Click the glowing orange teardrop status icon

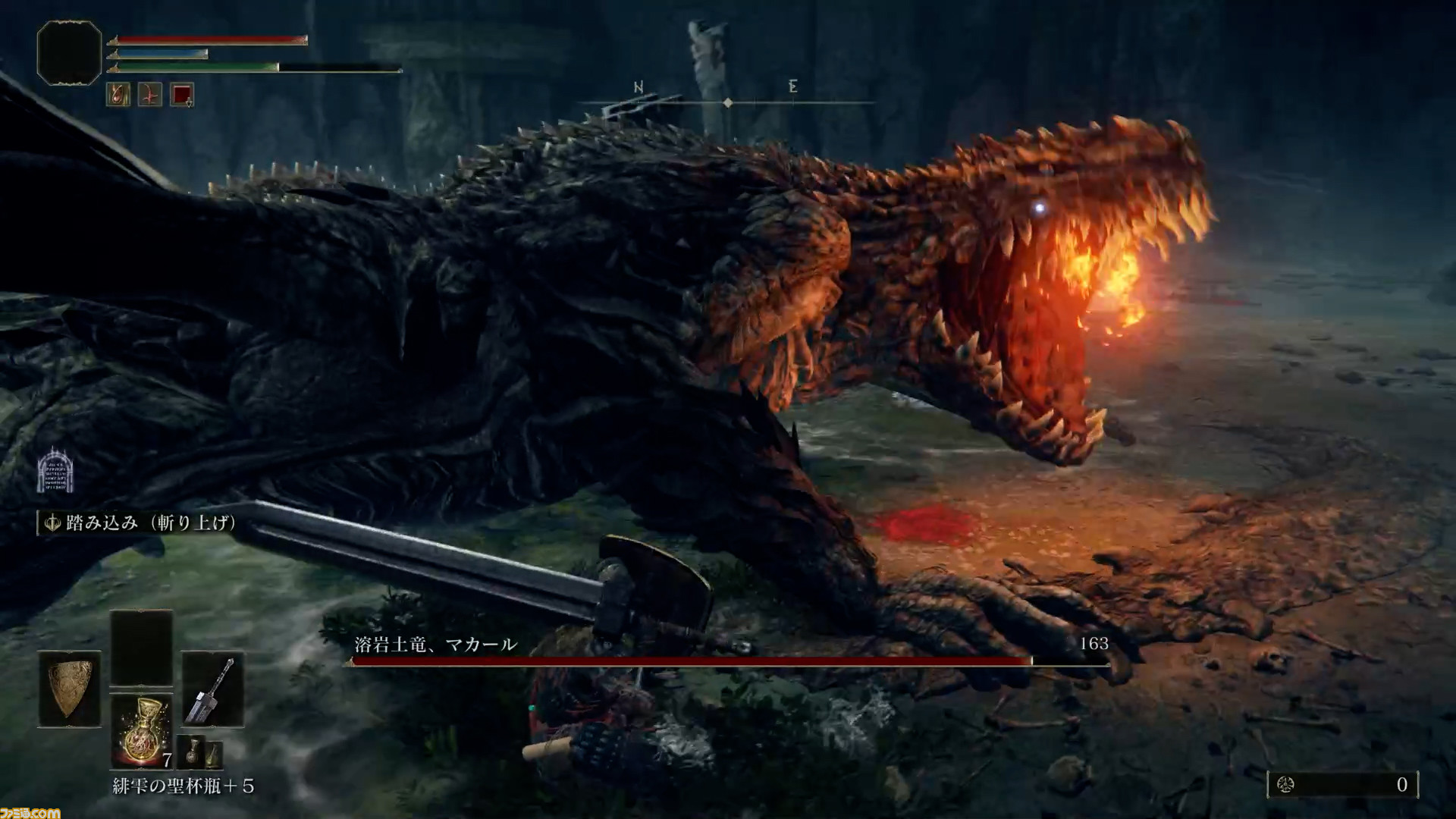pos(118,95)
